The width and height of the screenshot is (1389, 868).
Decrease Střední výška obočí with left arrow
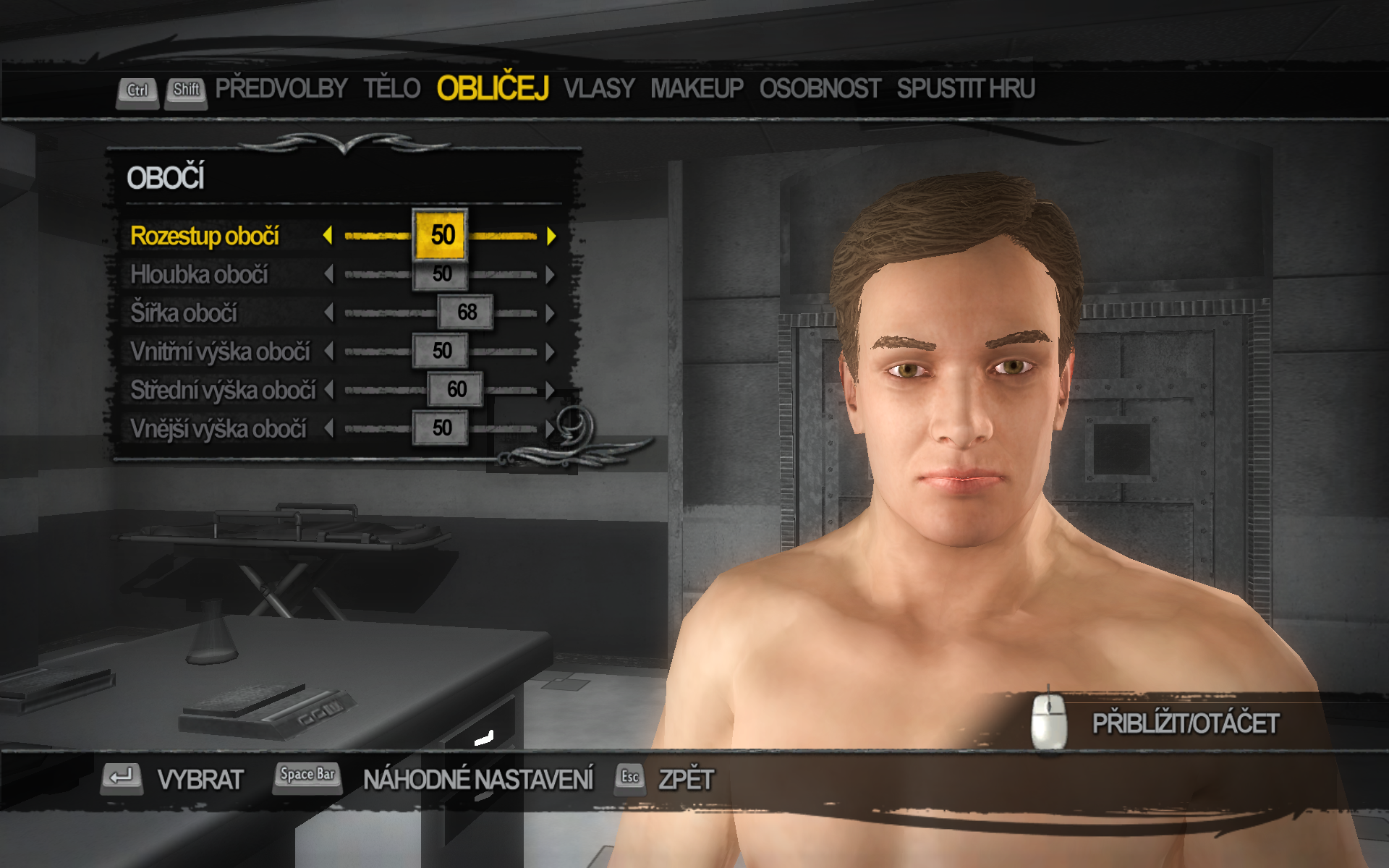click(329, 391)
